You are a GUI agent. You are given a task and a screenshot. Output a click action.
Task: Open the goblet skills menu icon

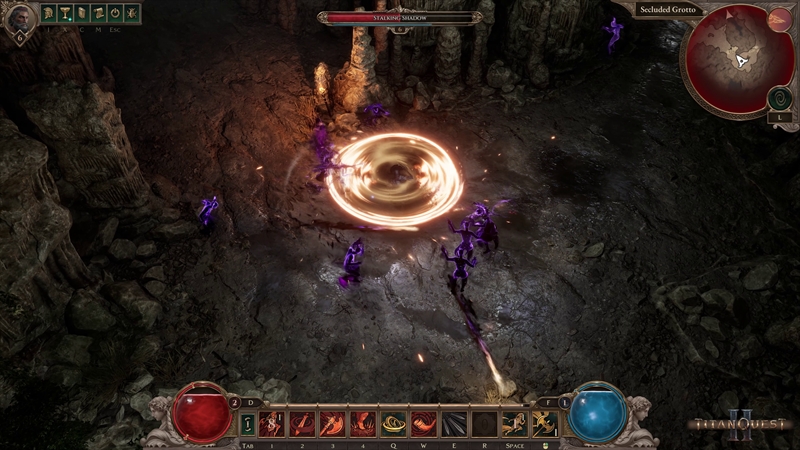(64, 14)
